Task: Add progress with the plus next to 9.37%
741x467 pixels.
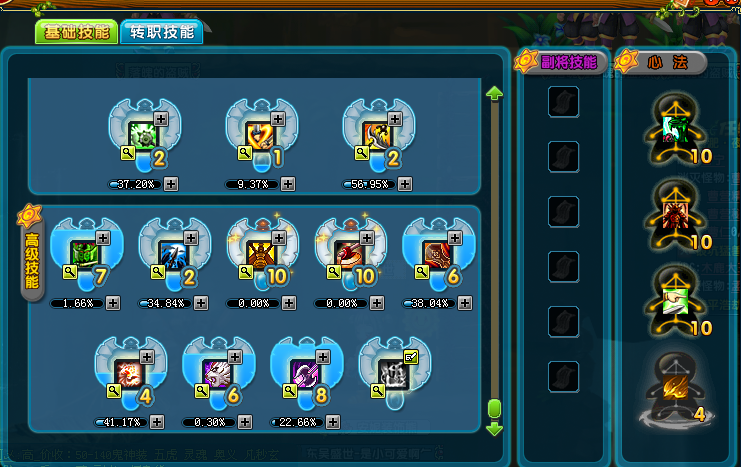Action: click(288, 184)
